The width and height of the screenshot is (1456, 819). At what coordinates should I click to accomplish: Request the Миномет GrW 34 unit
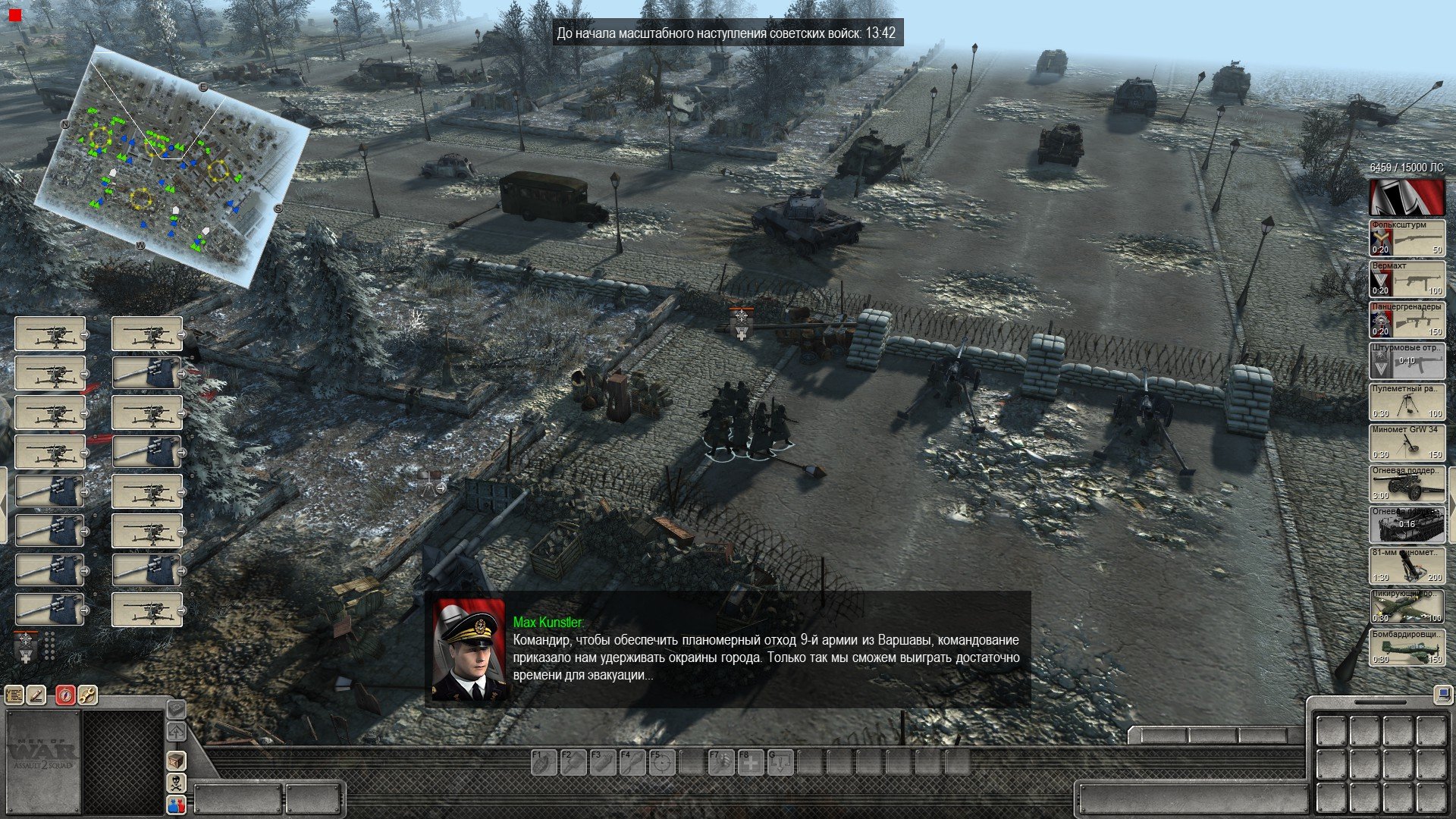click(1407, 443)
